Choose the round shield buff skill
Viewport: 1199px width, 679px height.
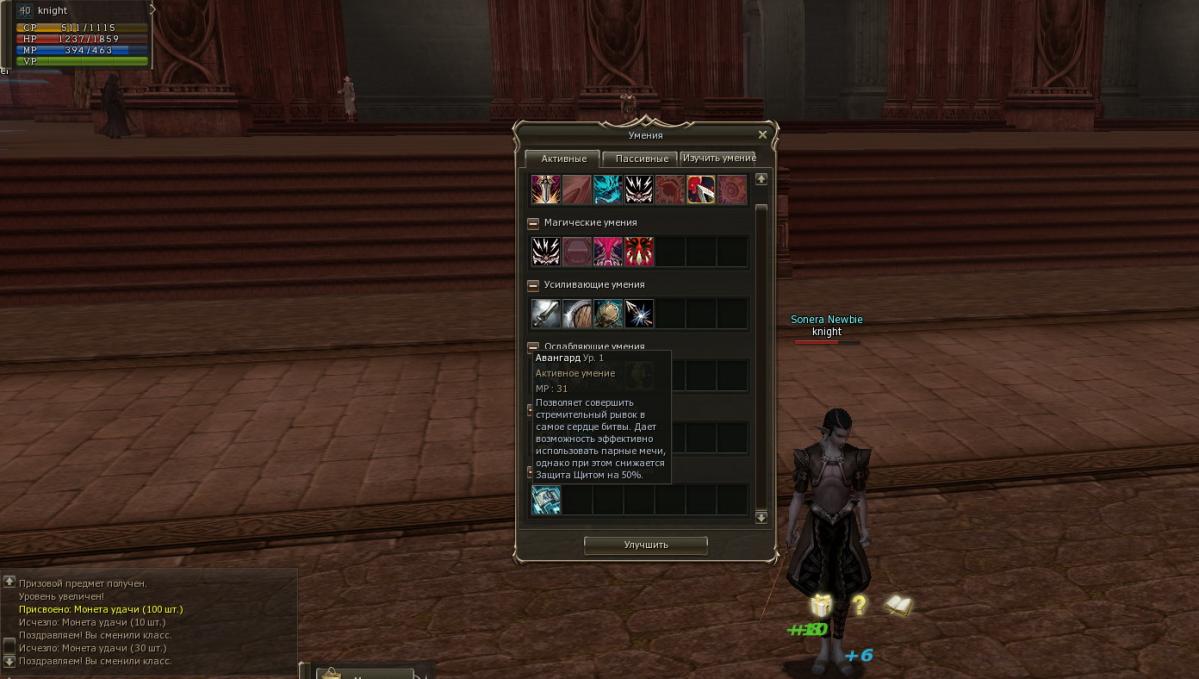(576, 314)
